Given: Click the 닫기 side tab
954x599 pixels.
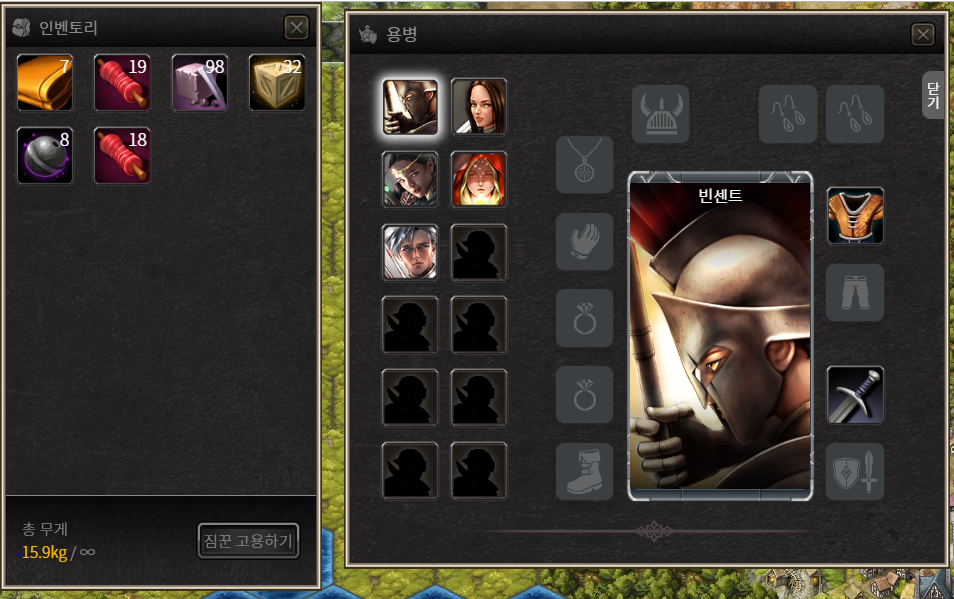Looking at the screenshot, I should 933,96.
